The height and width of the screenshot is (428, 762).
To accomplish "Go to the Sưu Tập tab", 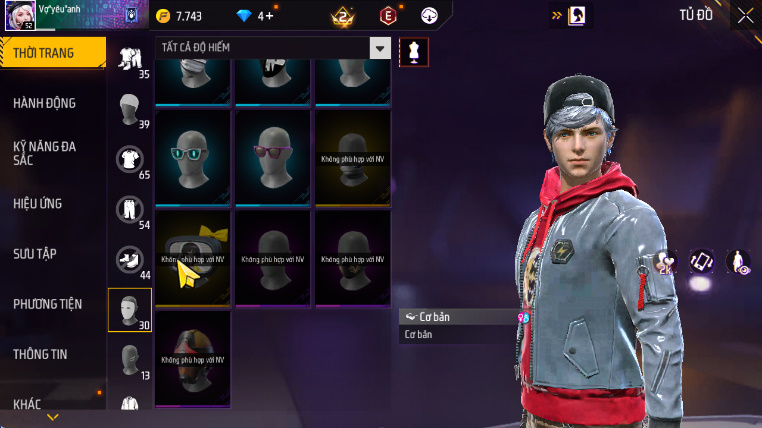I will tap(36, 253).
